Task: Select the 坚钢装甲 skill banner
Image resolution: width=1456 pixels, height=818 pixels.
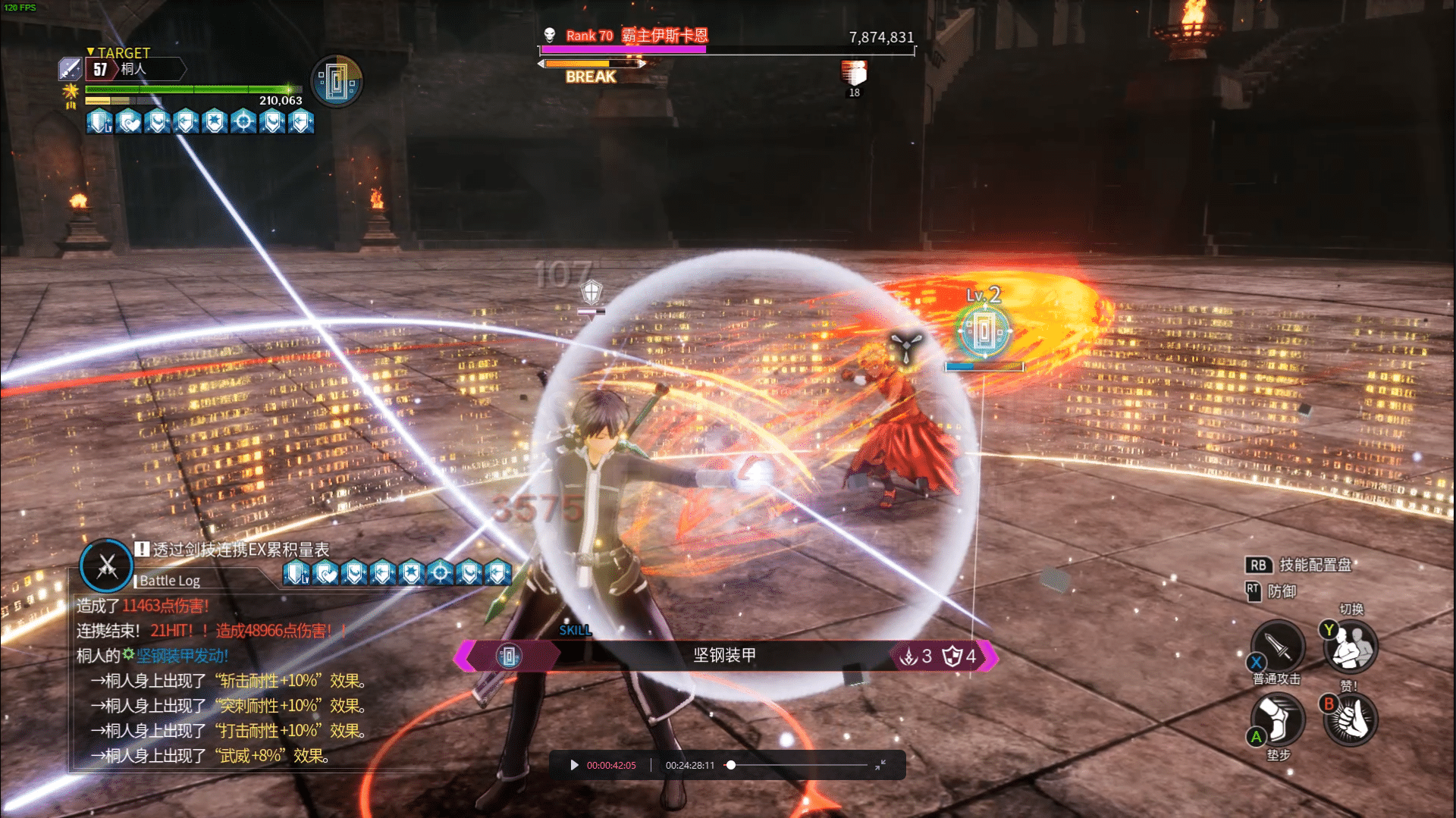Action: (x=724, y=656)
